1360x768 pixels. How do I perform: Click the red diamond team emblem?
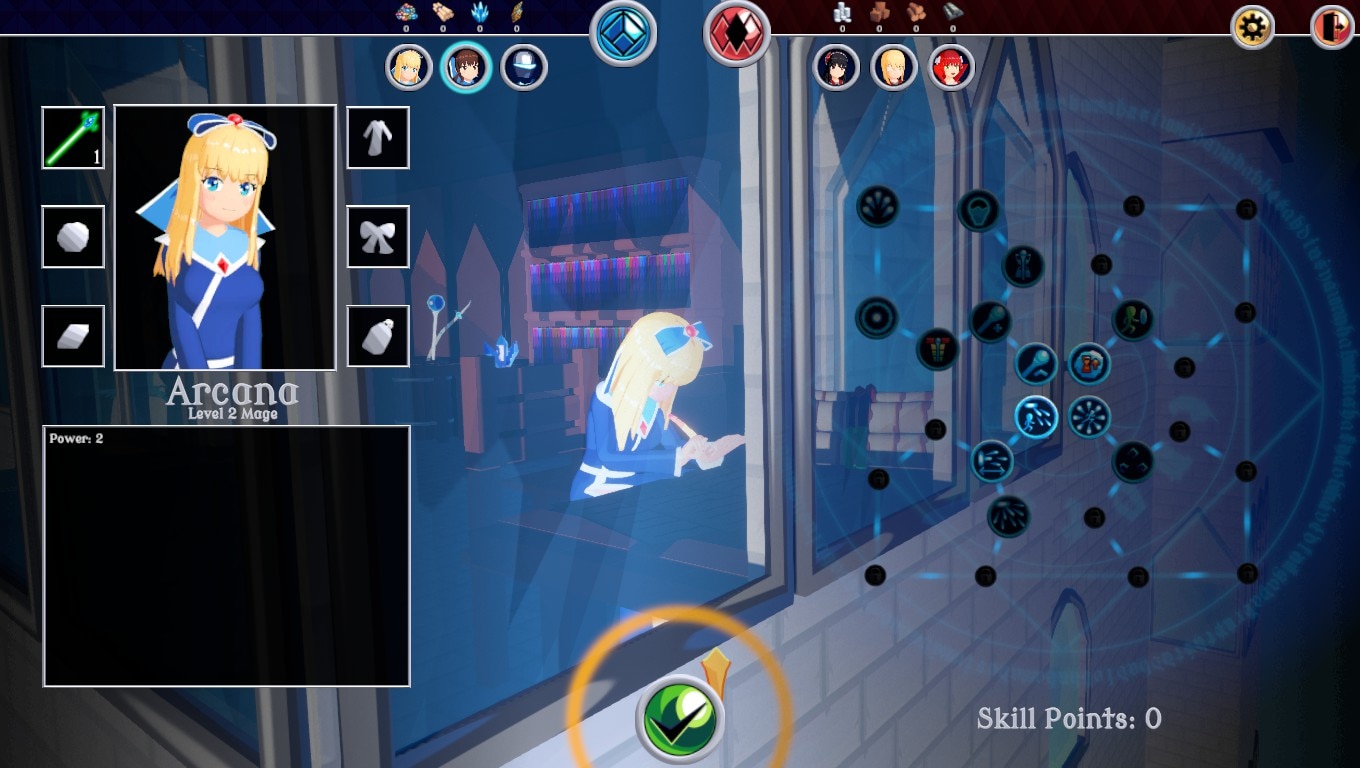(737, 32)
